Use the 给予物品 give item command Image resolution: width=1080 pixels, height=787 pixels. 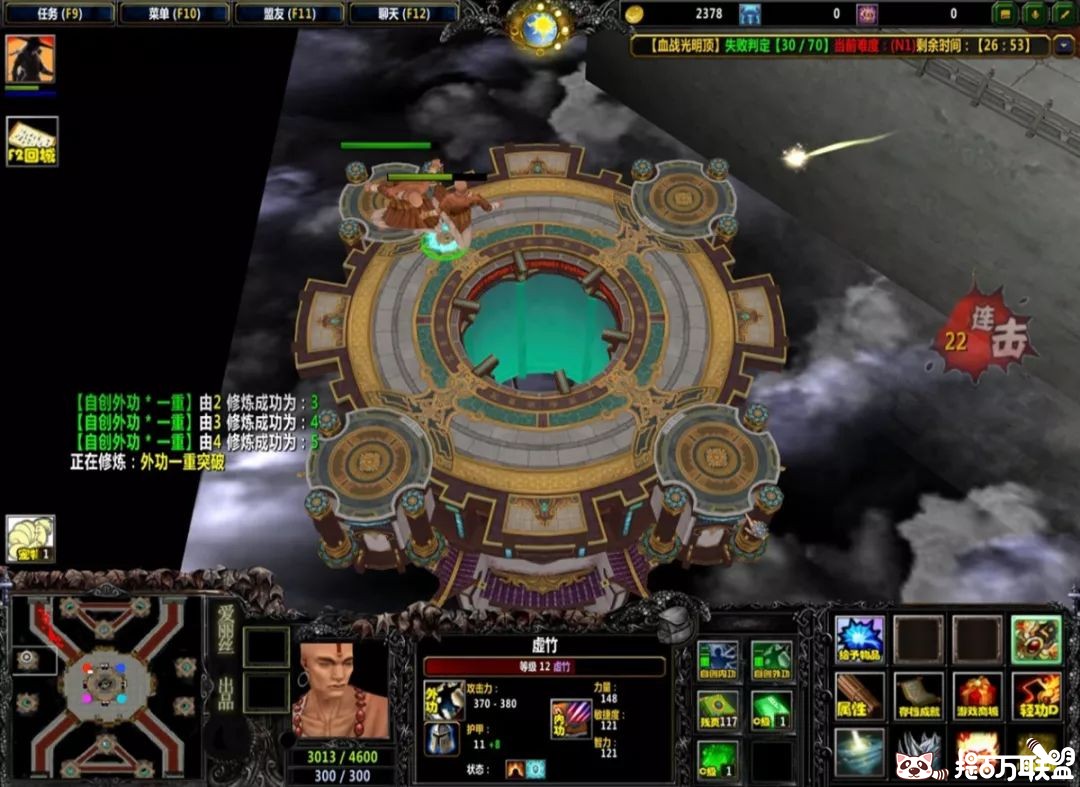click(x=860, y=639)
